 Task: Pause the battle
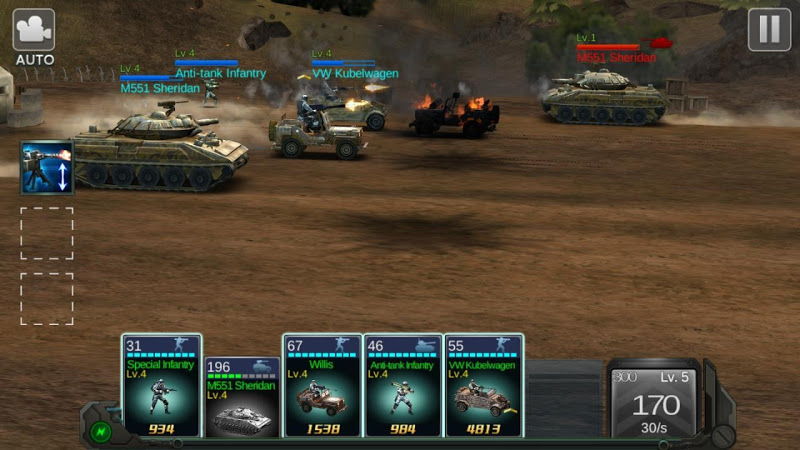point(769,29)
